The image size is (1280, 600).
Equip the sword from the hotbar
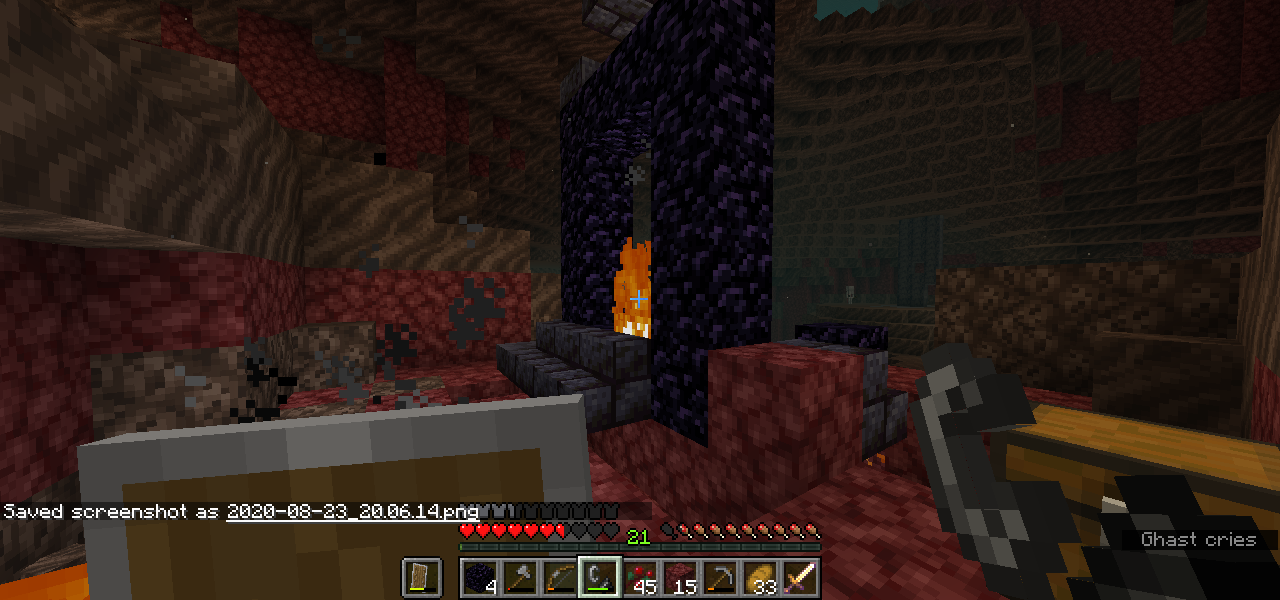click(x=800, y=578)
